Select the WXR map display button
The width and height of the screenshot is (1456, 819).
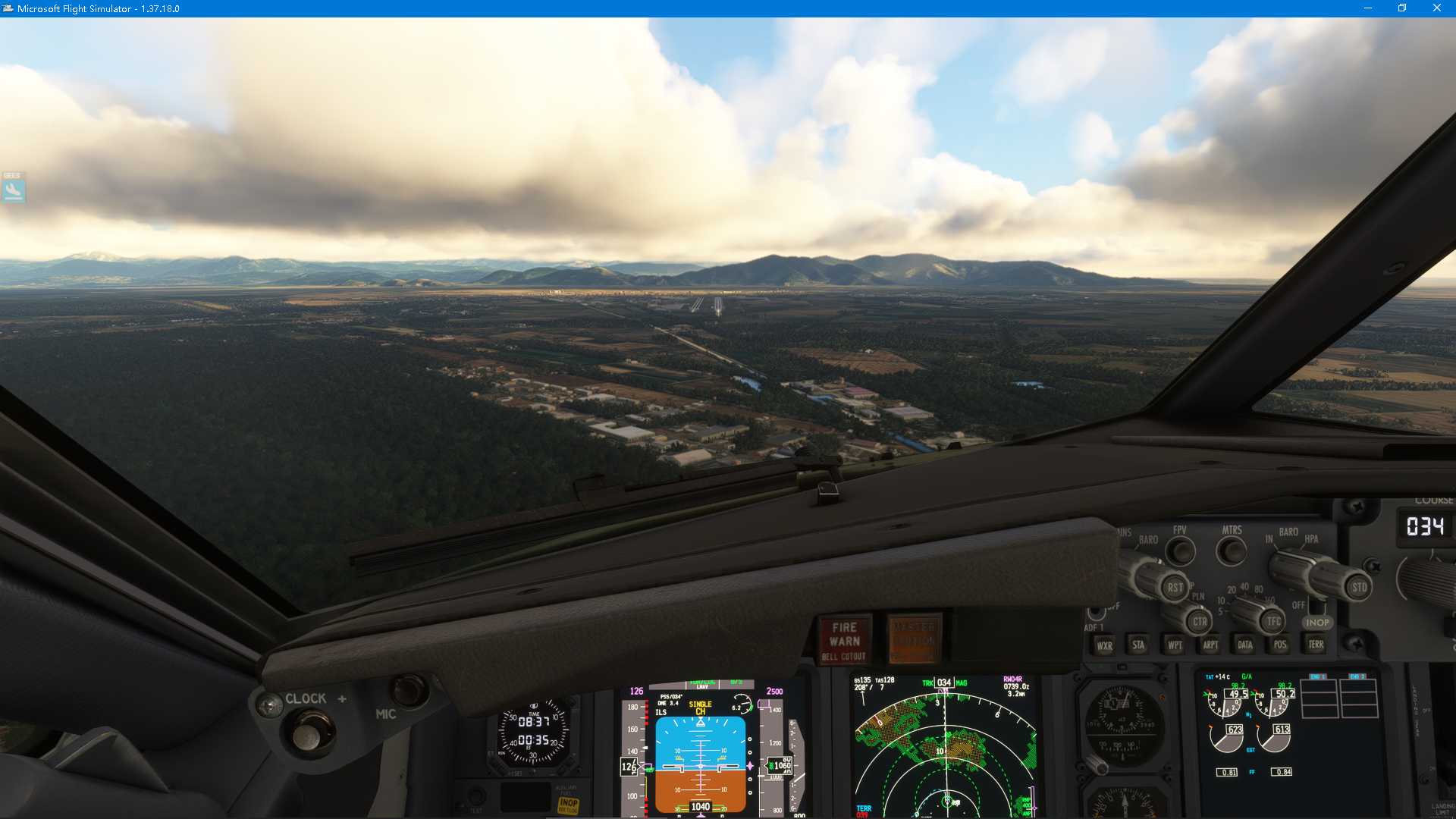pyautogui.click(x=1104, y=645)
